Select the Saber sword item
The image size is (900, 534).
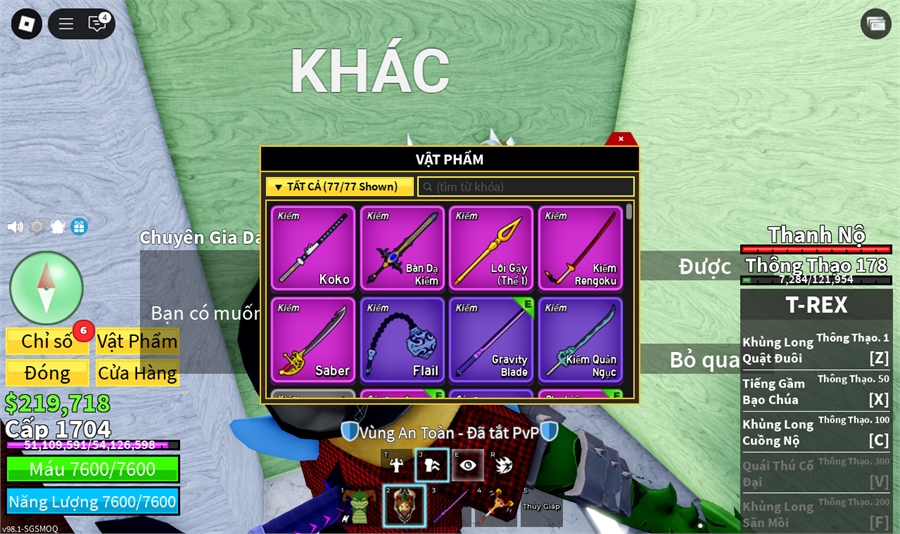tap(313, 339)
